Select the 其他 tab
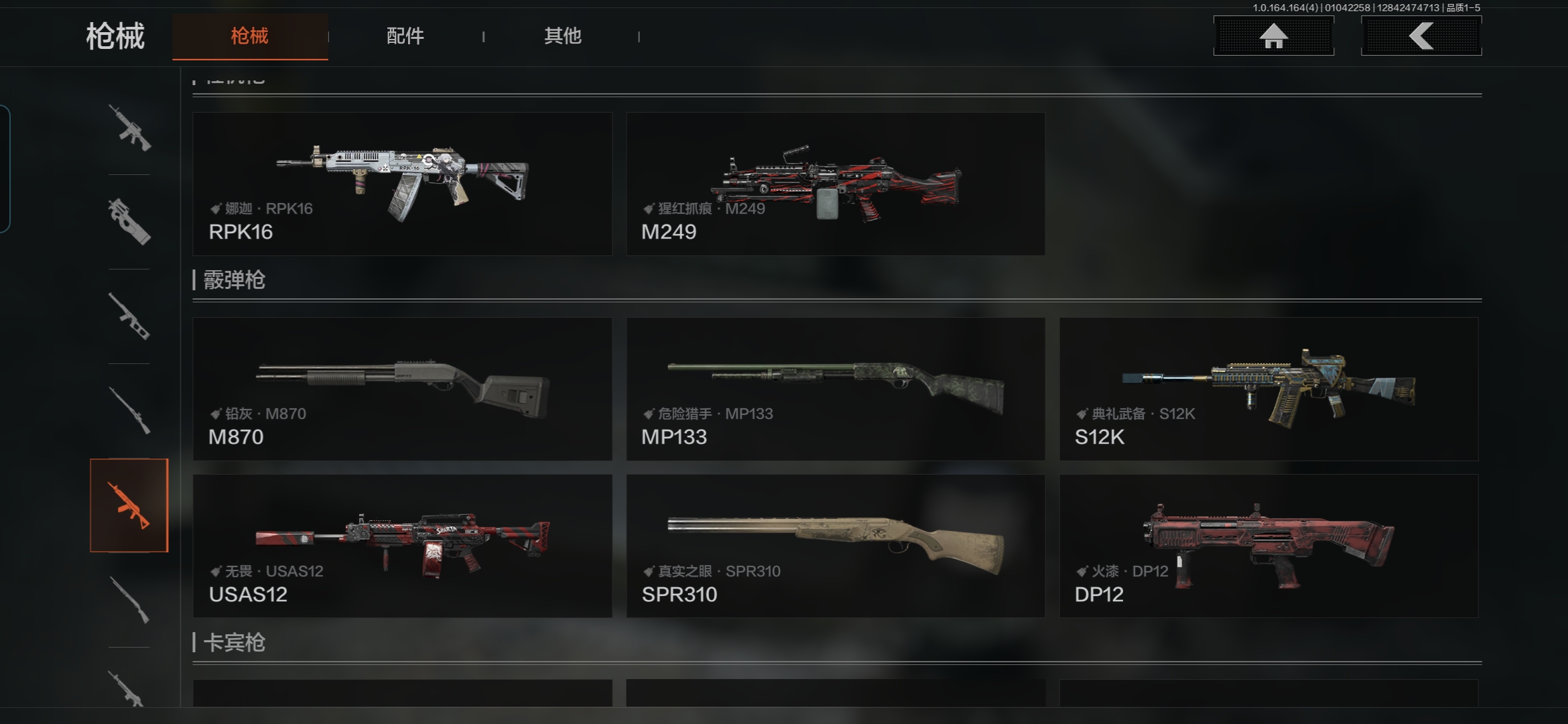This screenshot has width=1568, height=724. tap(562, 36)
